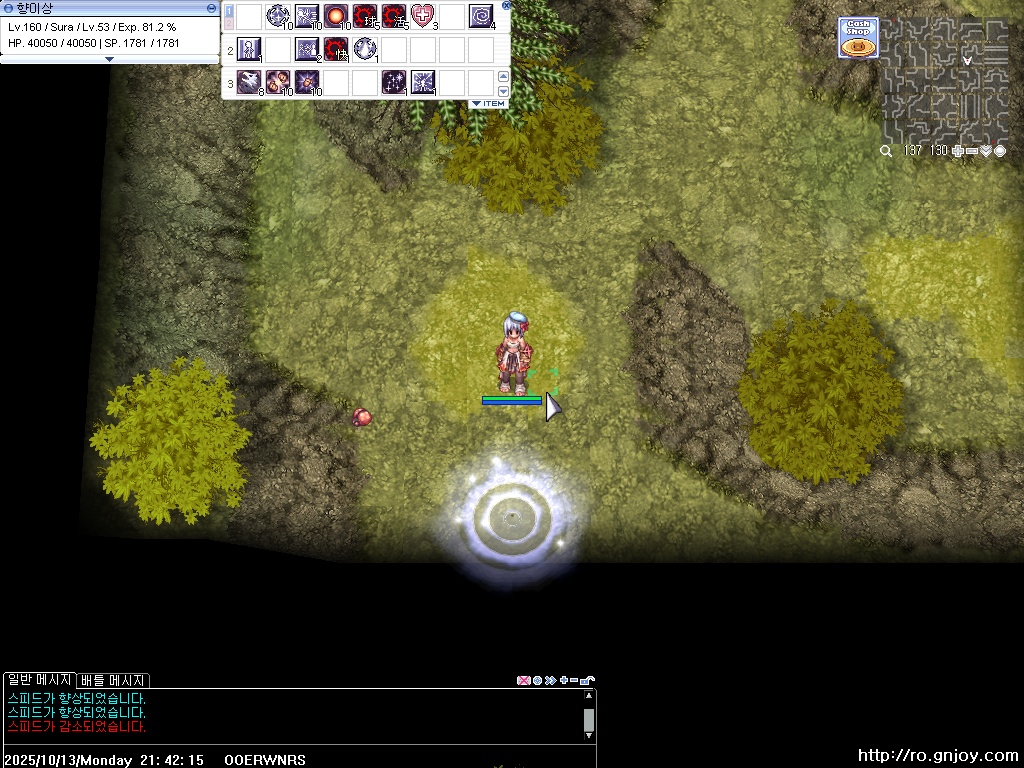This screenshot has height=768, width=1024.
Task: Use the sparkling stars skill icon
Action: pyautogui.click(x=393, y=82)
